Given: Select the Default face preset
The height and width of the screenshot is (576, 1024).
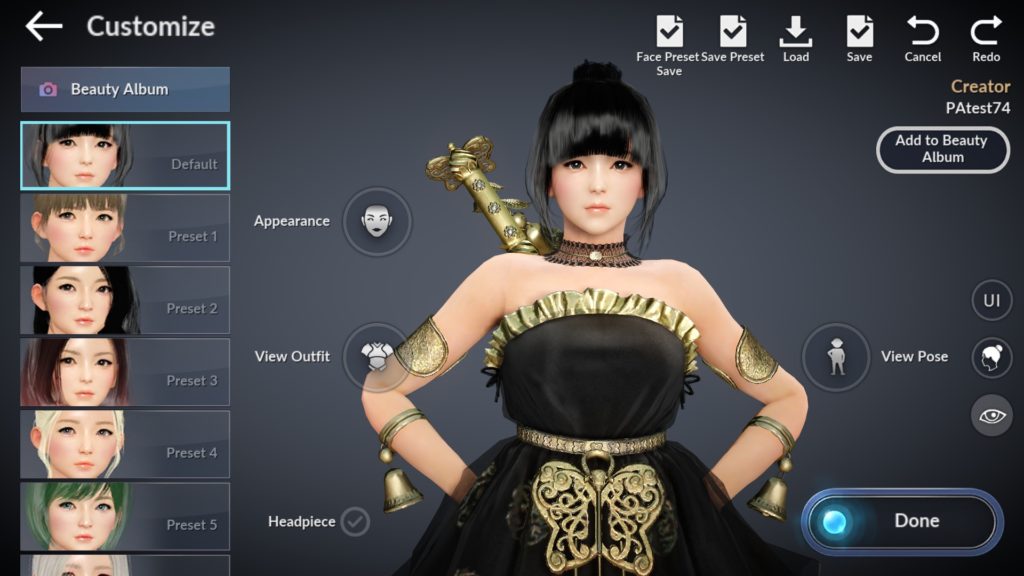Looking at the screenshot, I should pyautogui.click(x=125, y=156).
